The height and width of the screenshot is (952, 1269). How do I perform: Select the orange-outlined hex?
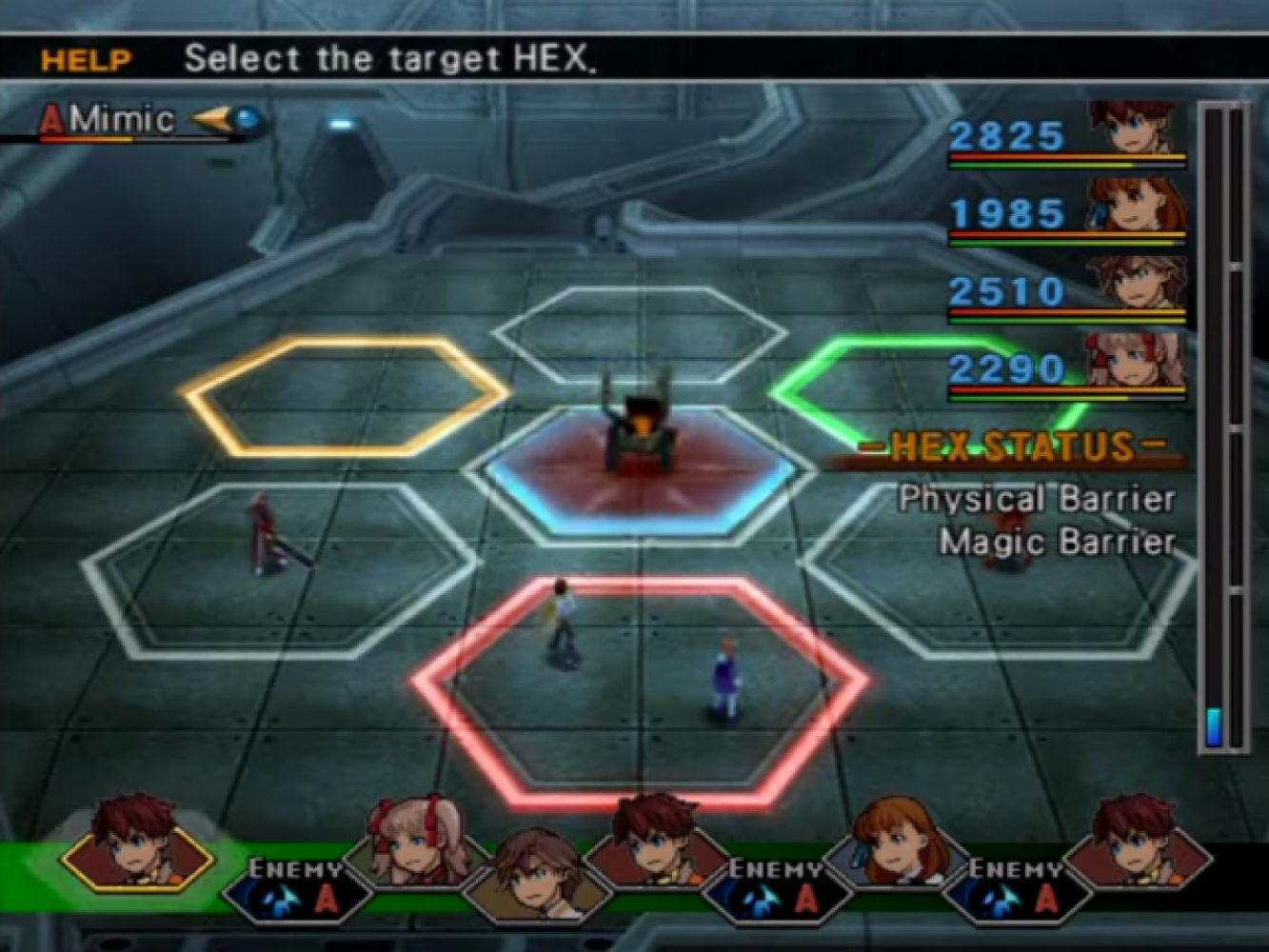pos(345,395)
